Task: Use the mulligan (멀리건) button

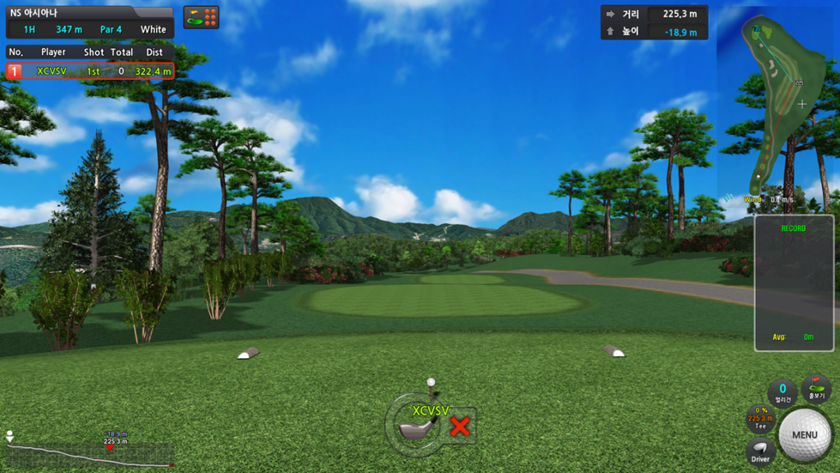Action: coord(783,391)
